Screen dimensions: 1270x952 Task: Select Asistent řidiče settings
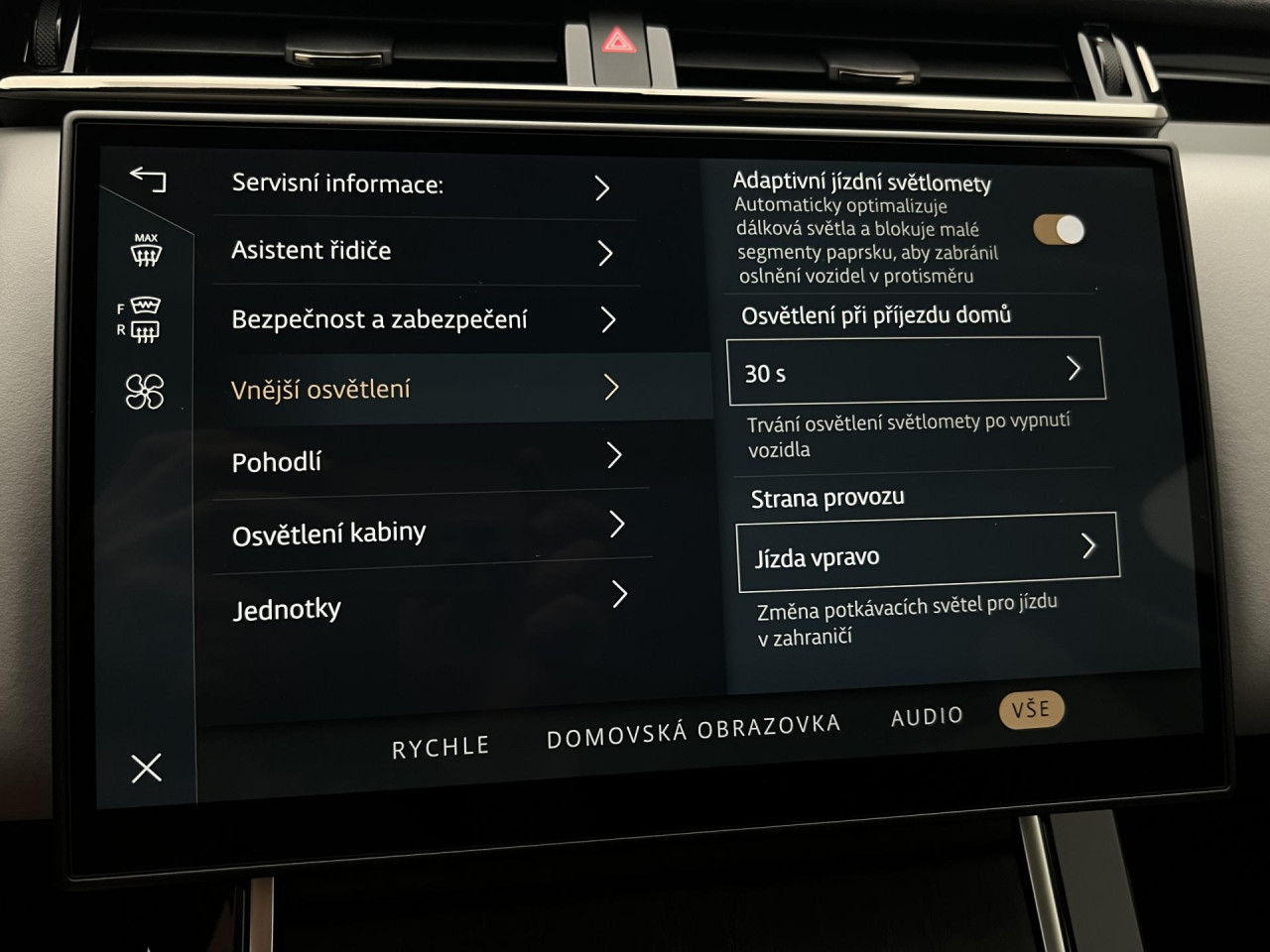pyautogui.click(x=424, y=252)
